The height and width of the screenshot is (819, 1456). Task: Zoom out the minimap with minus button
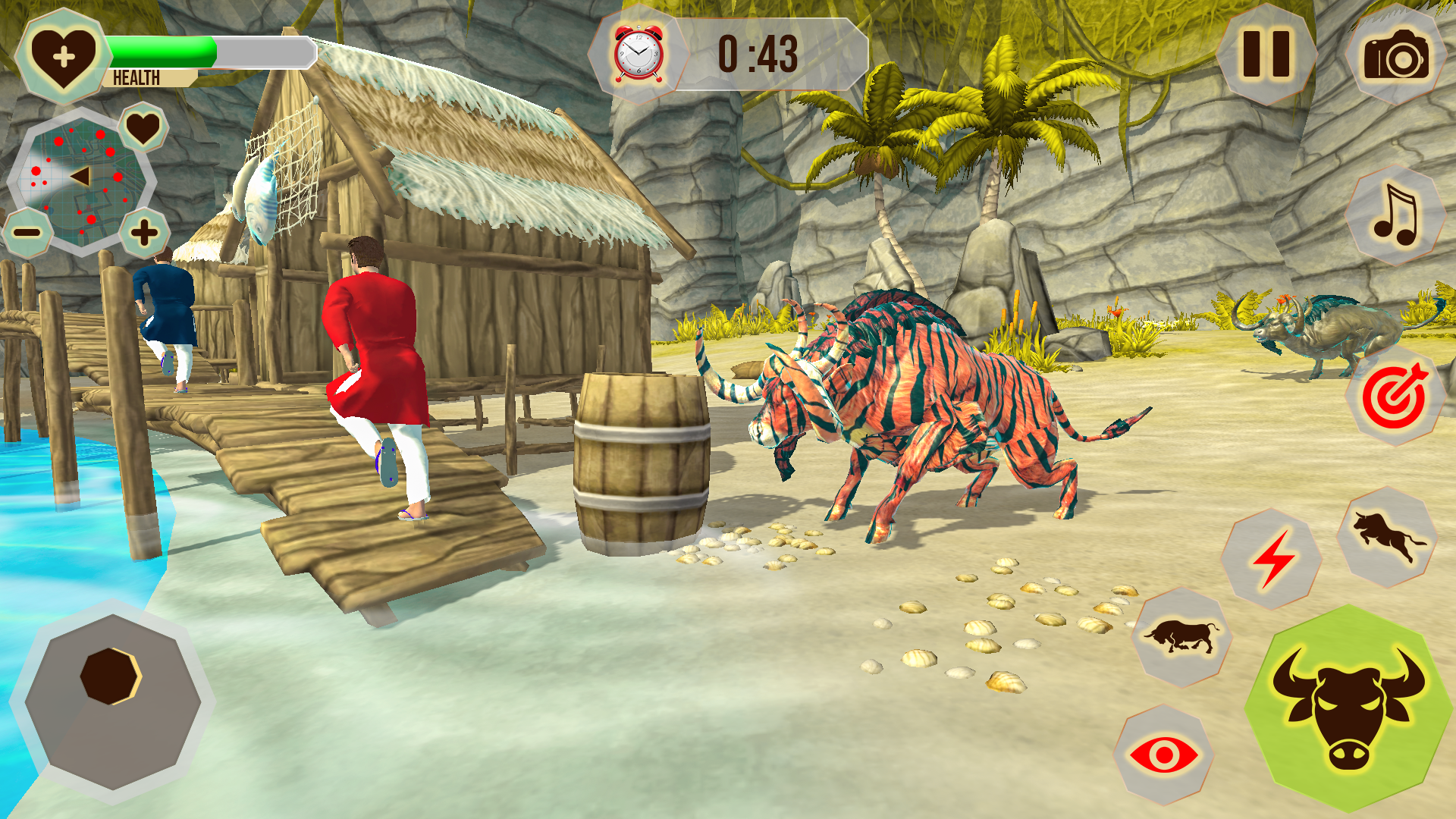click(x=27, y=232)
